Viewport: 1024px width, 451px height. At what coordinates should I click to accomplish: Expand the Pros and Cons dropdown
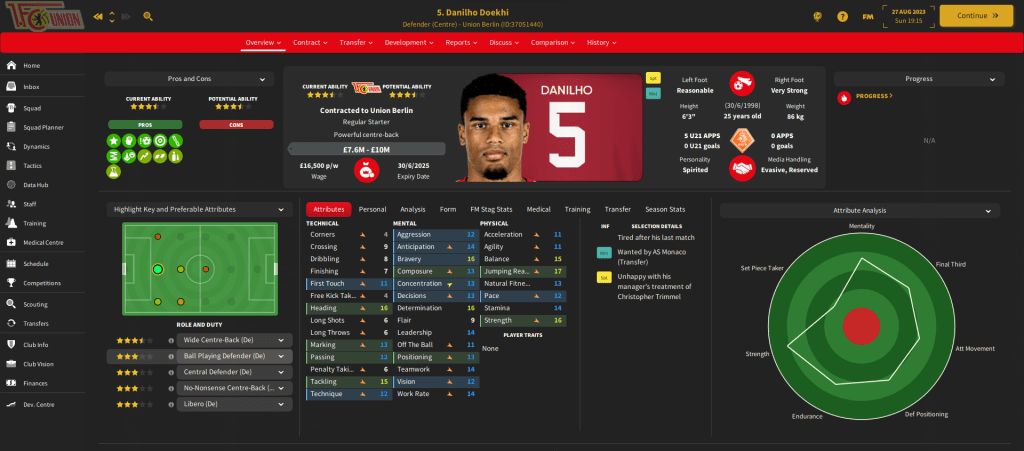[189, 78]
